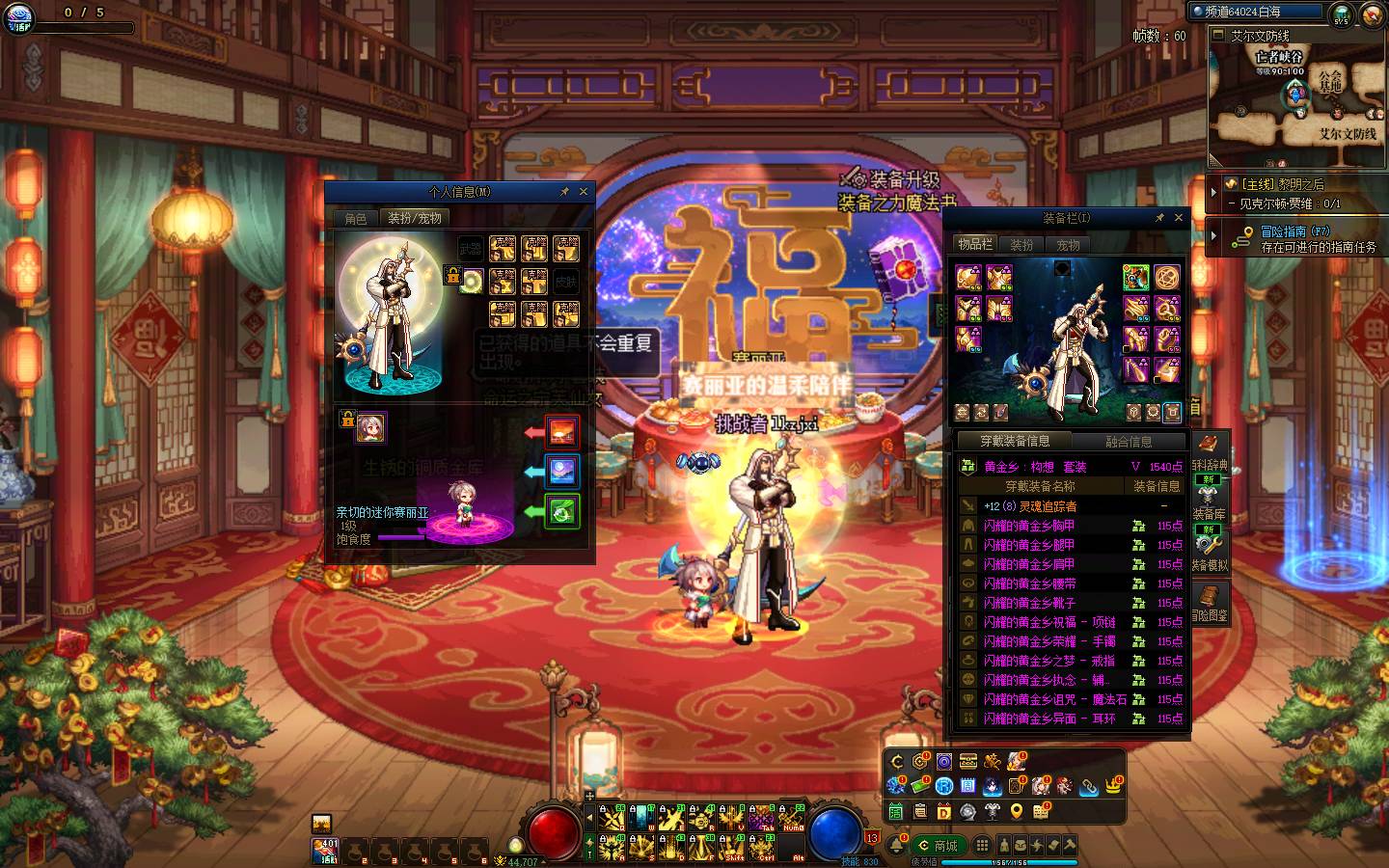Viewport: 1389px width, 868px height.
Task: Close the 个人信息 personal info window
Action: pyautogui.click(x=583, y=192)
